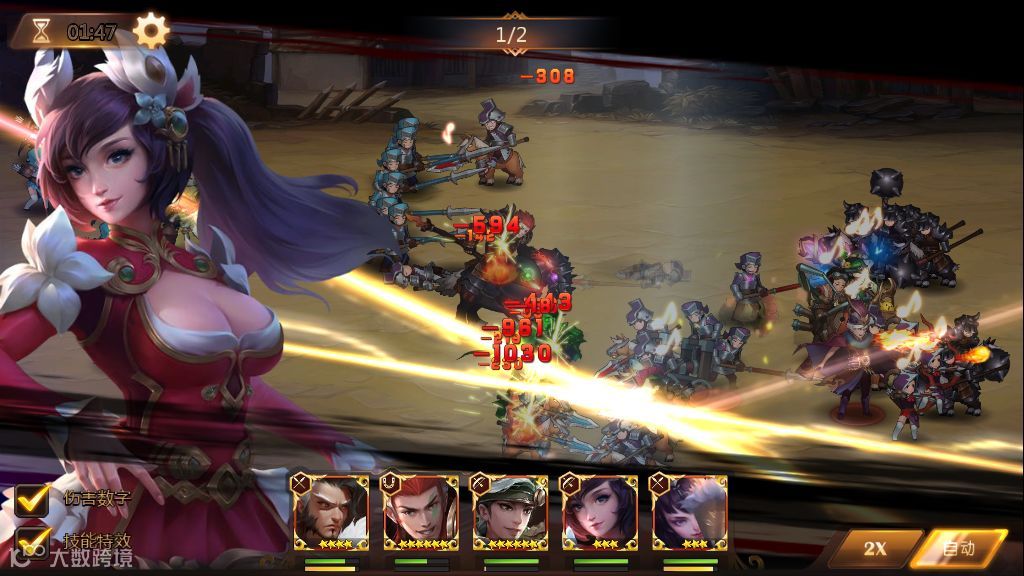Toggle the 伤害数字 damage numbers checkbox
Screen dimensions: 1024x576
coord(32,497)
